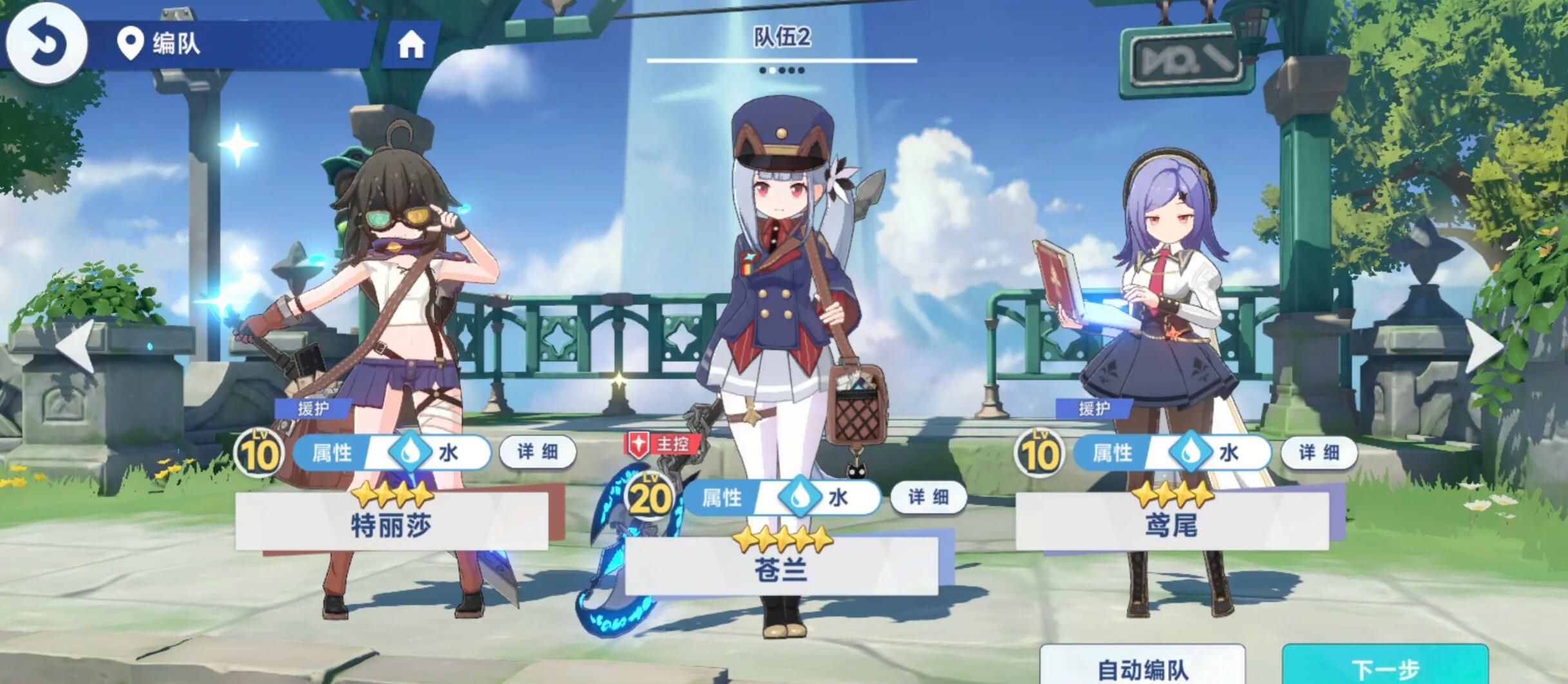
Task: Proceed with the 下一步 button
Action: (x=1385, y=667)
